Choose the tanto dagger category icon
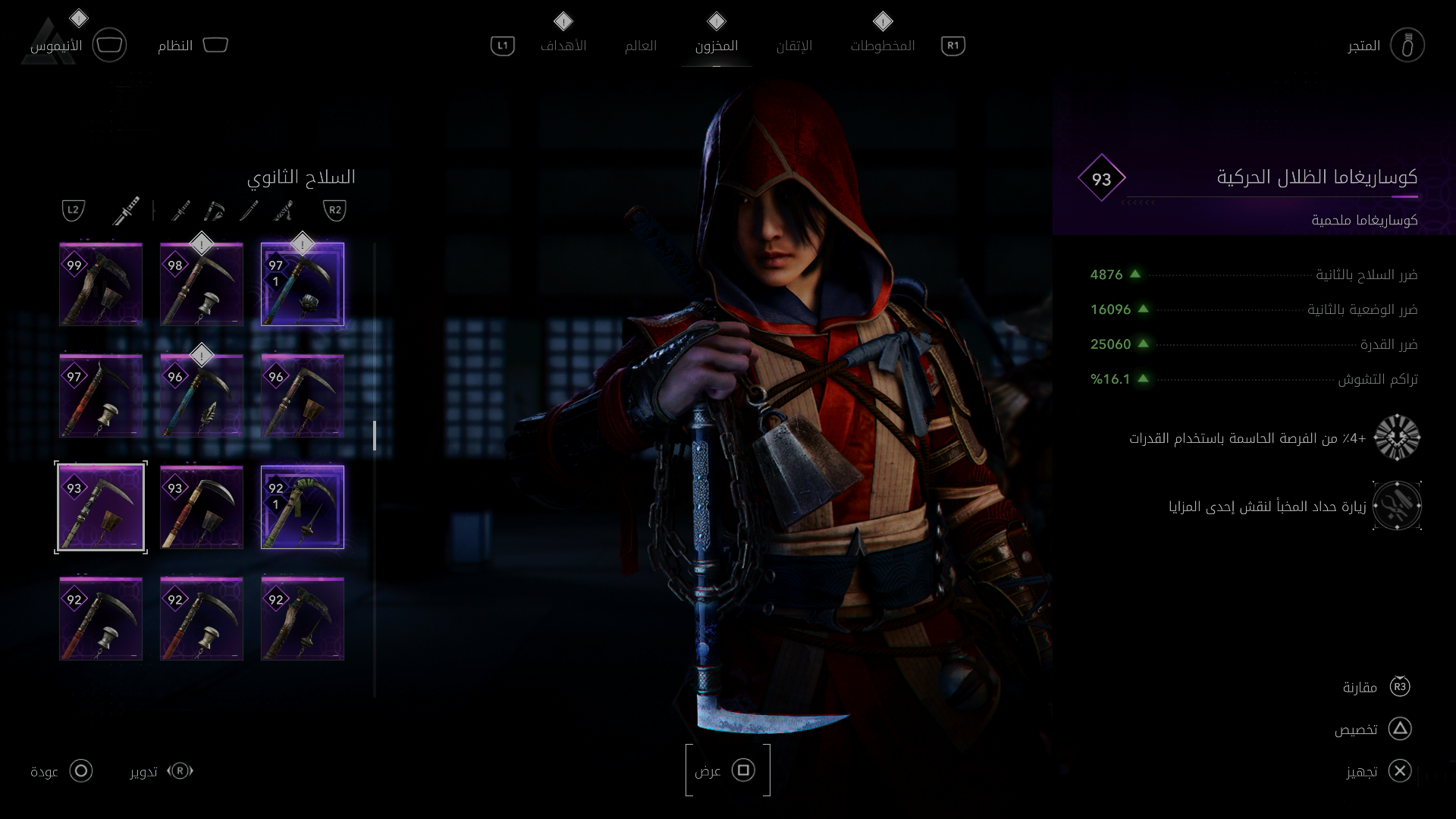 (249, 210)
